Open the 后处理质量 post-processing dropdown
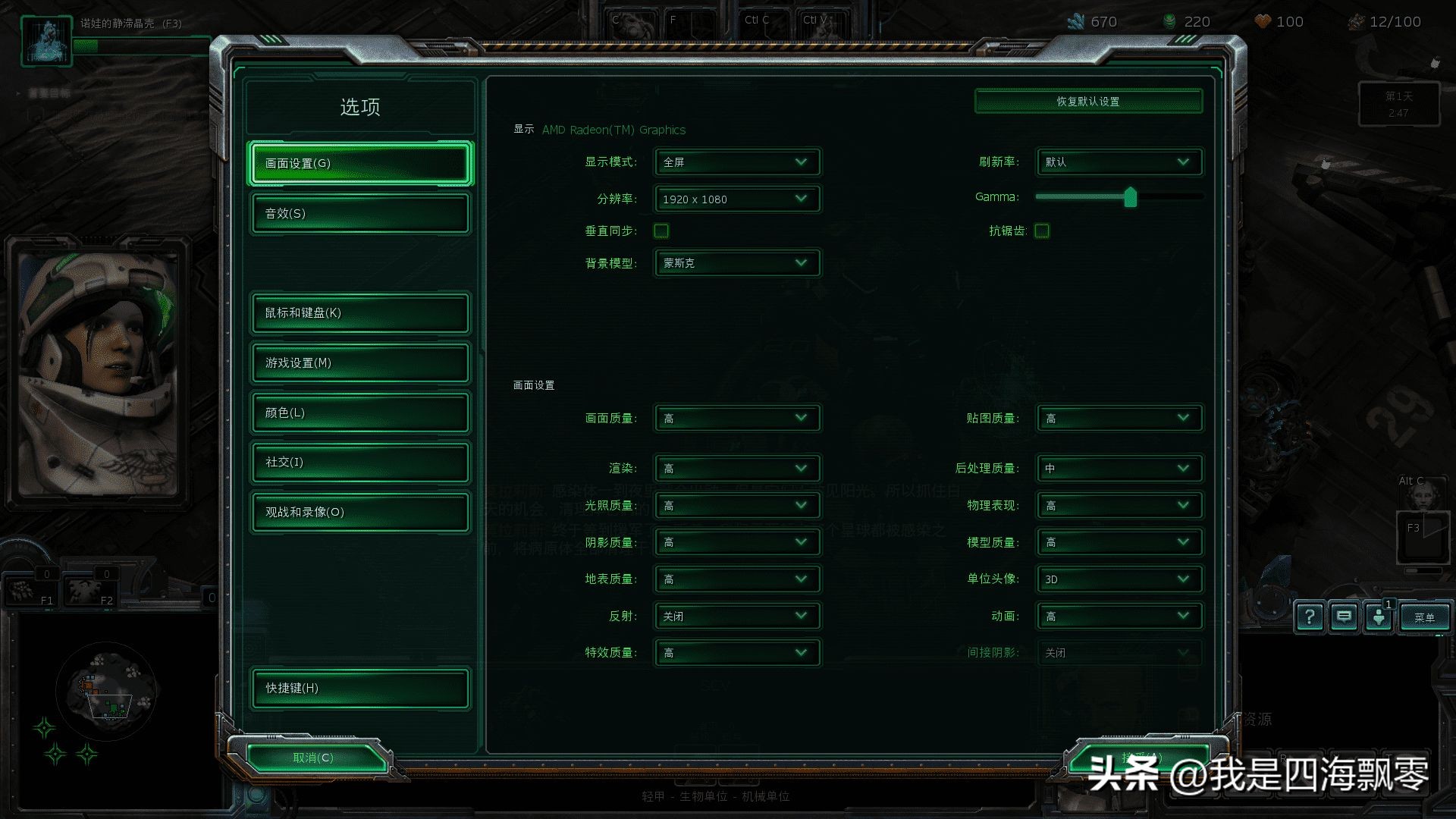The image size is (1456, 819). coord(1119,468)
